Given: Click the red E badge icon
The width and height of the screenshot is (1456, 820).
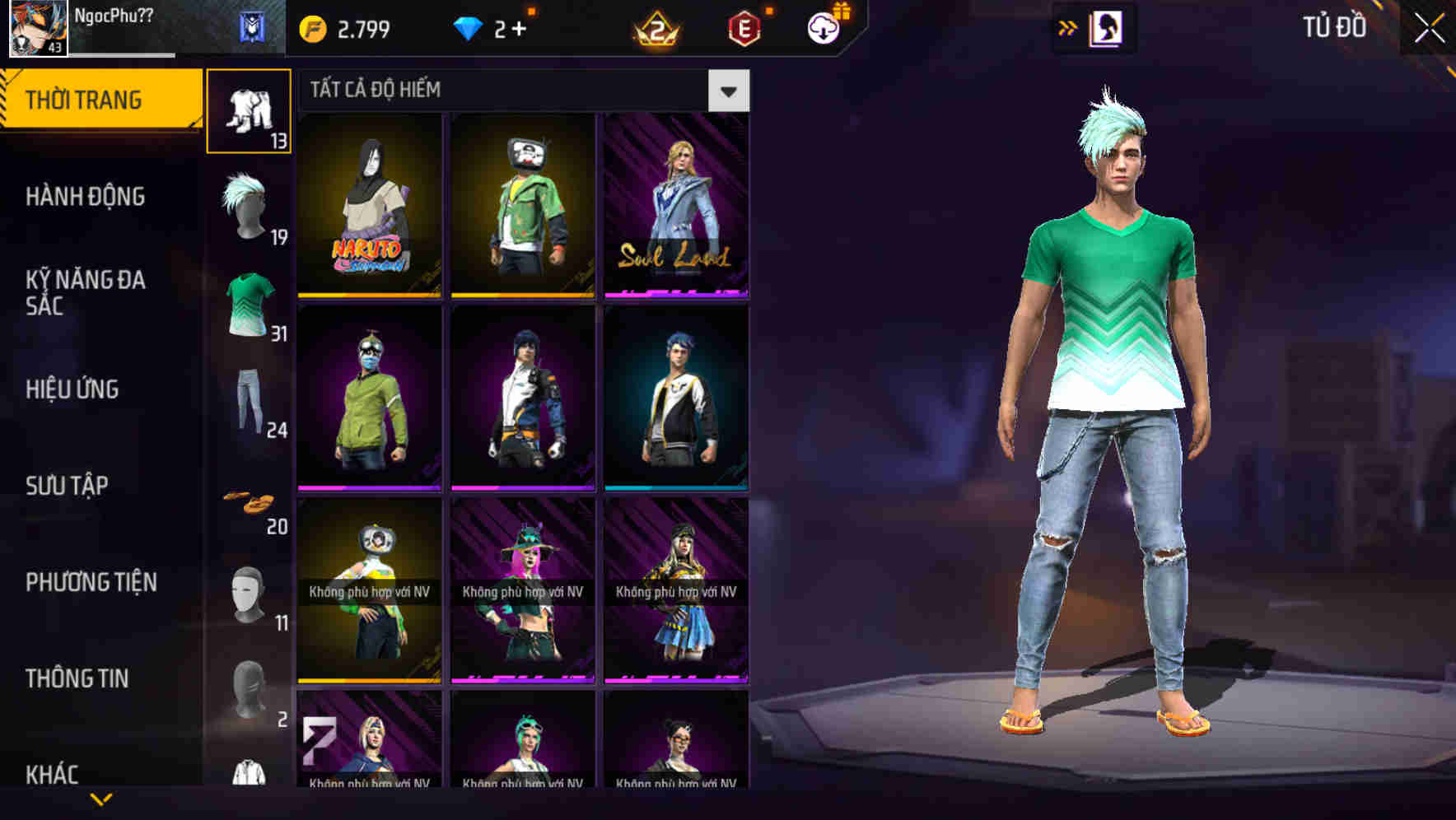Looking at the screenshot, I should tap(745, 27).
